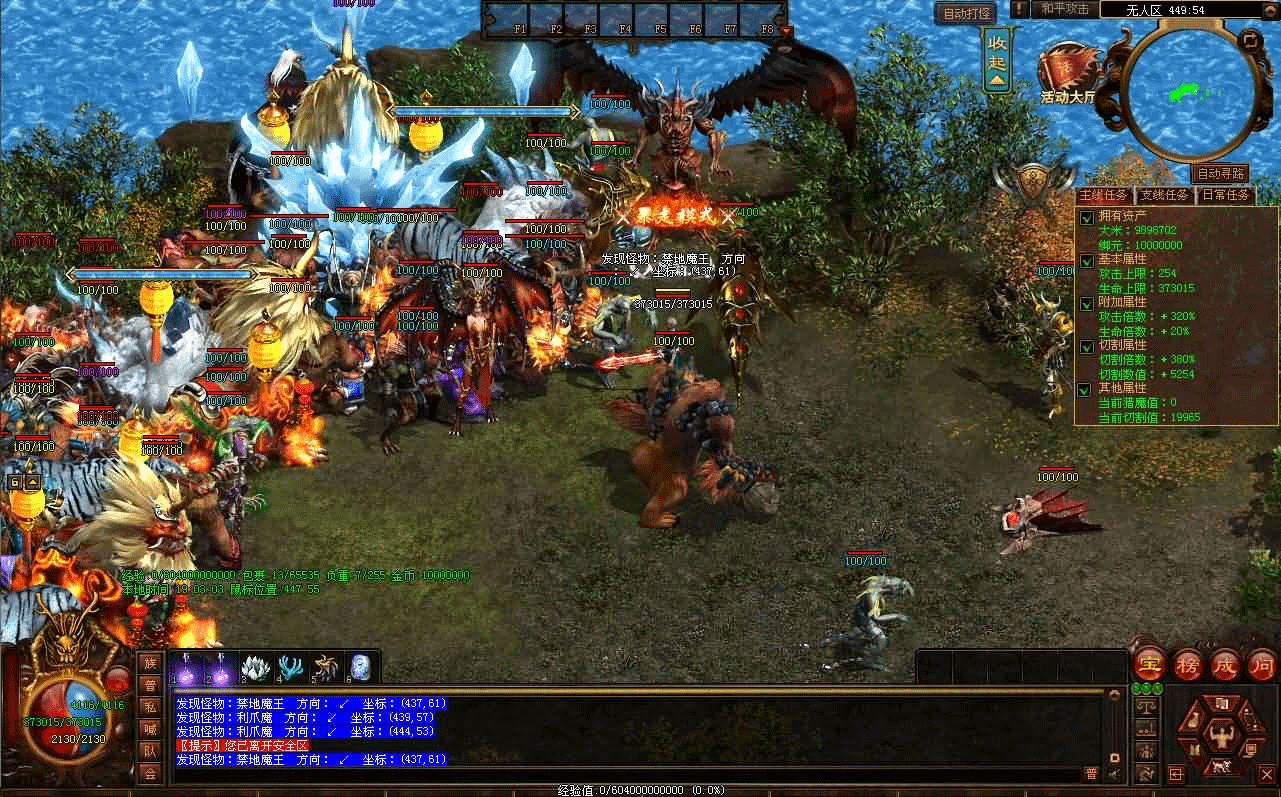The height and width of the screenshot is (797, 1281).
Task: Toggle the 自动打怪 auto-fight button
Action: tap(965, 14)
